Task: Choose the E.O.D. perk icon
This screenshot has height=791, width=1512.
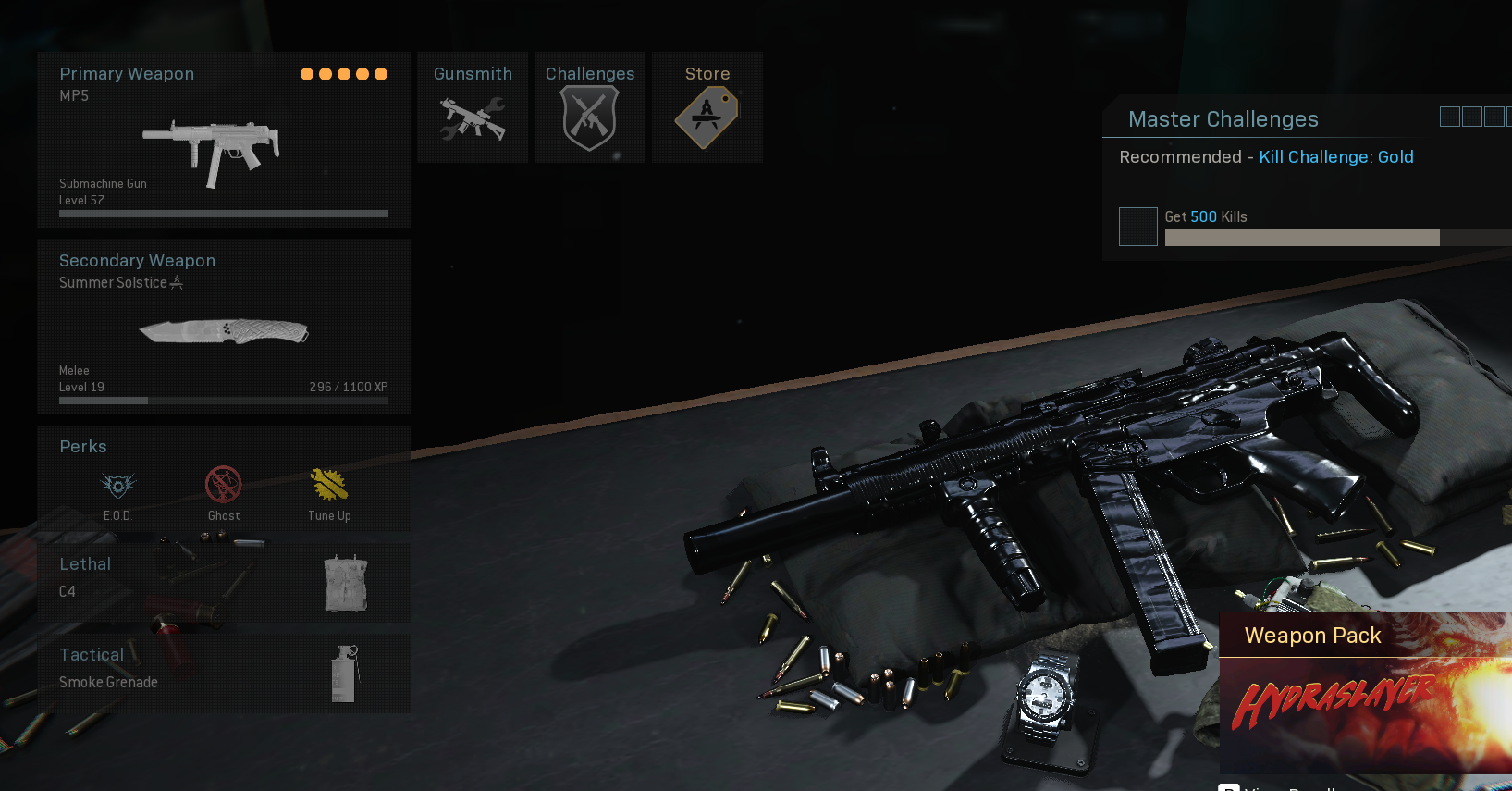Action: pos(117,487)
